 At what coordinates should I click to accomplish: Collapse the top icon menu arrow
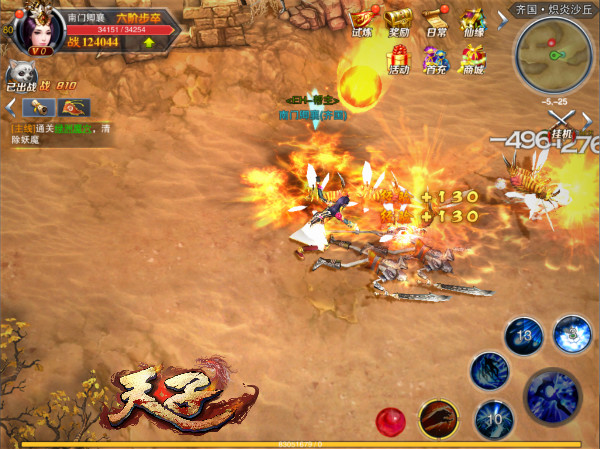pyautogui.click(x=502, y=17)
